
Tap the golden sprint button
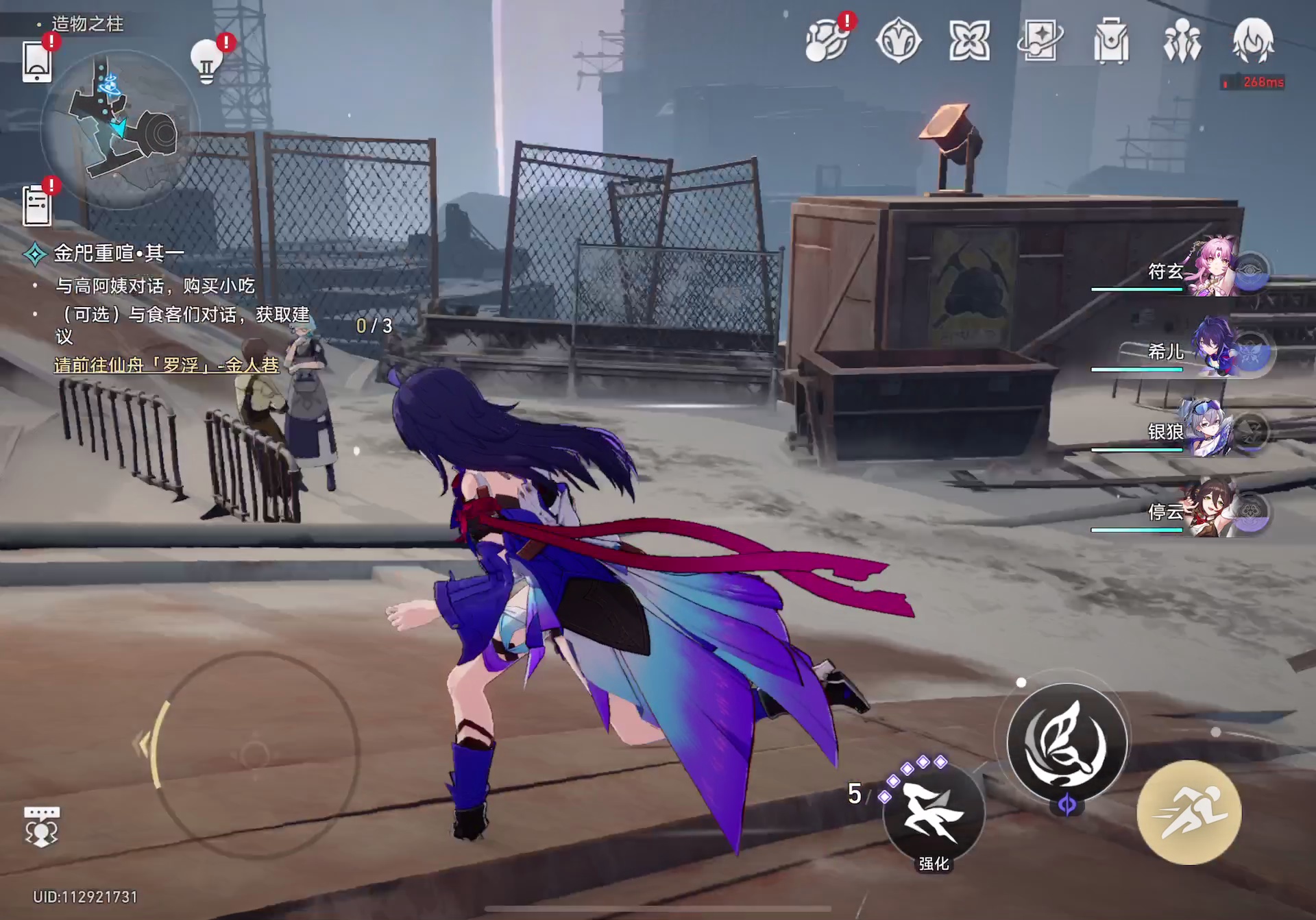[x=1189, y=812]
